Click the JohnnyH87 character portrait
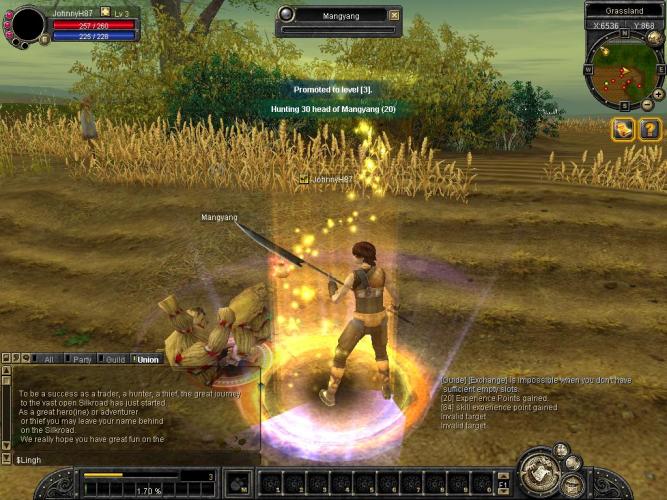The height and width of the screenshot is (500, 667). click(28, 24)
